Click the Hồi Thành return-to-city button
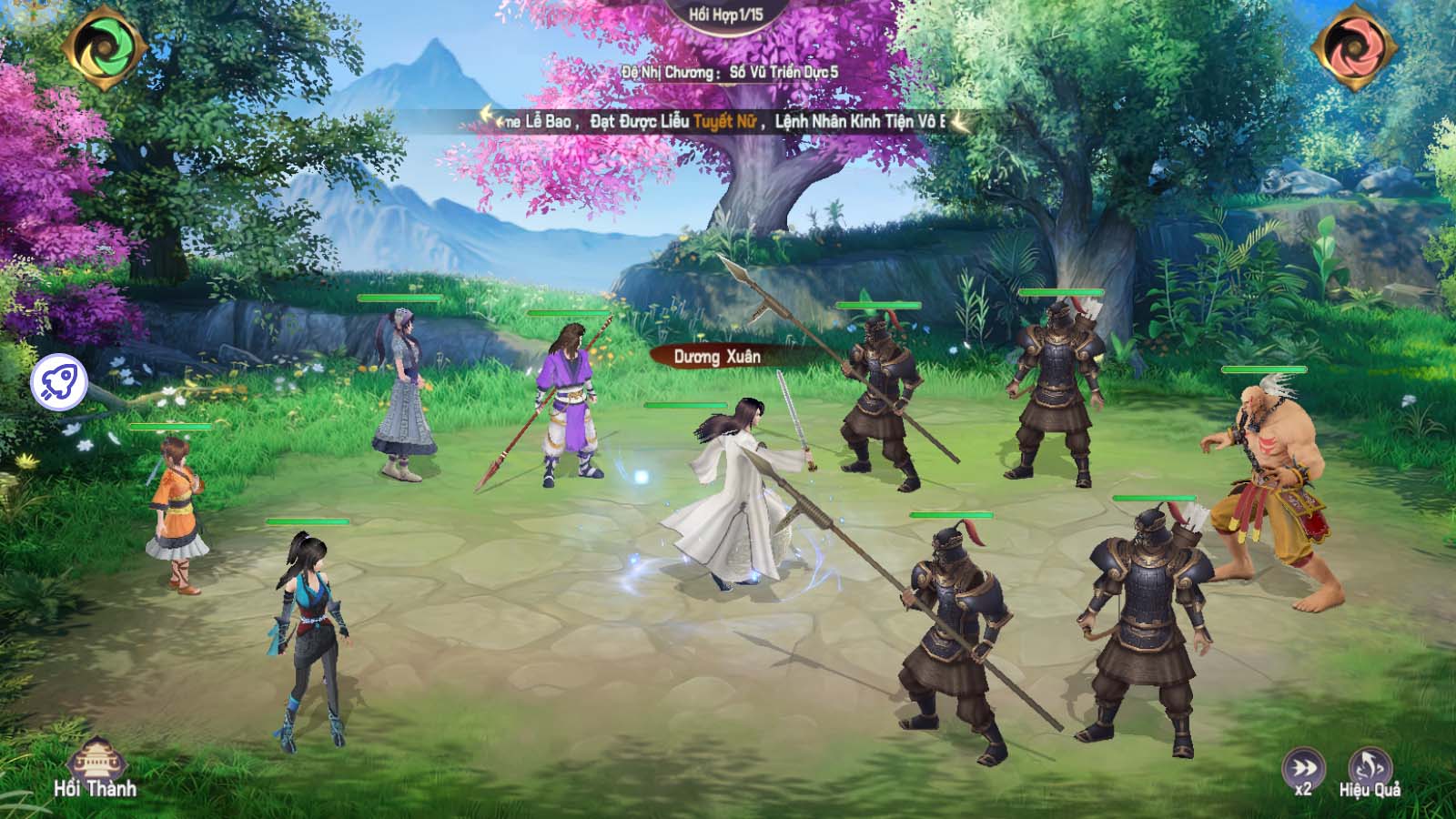Viewport: 1456px width, 819px height. pyautogui.click(x=95, y=766)
